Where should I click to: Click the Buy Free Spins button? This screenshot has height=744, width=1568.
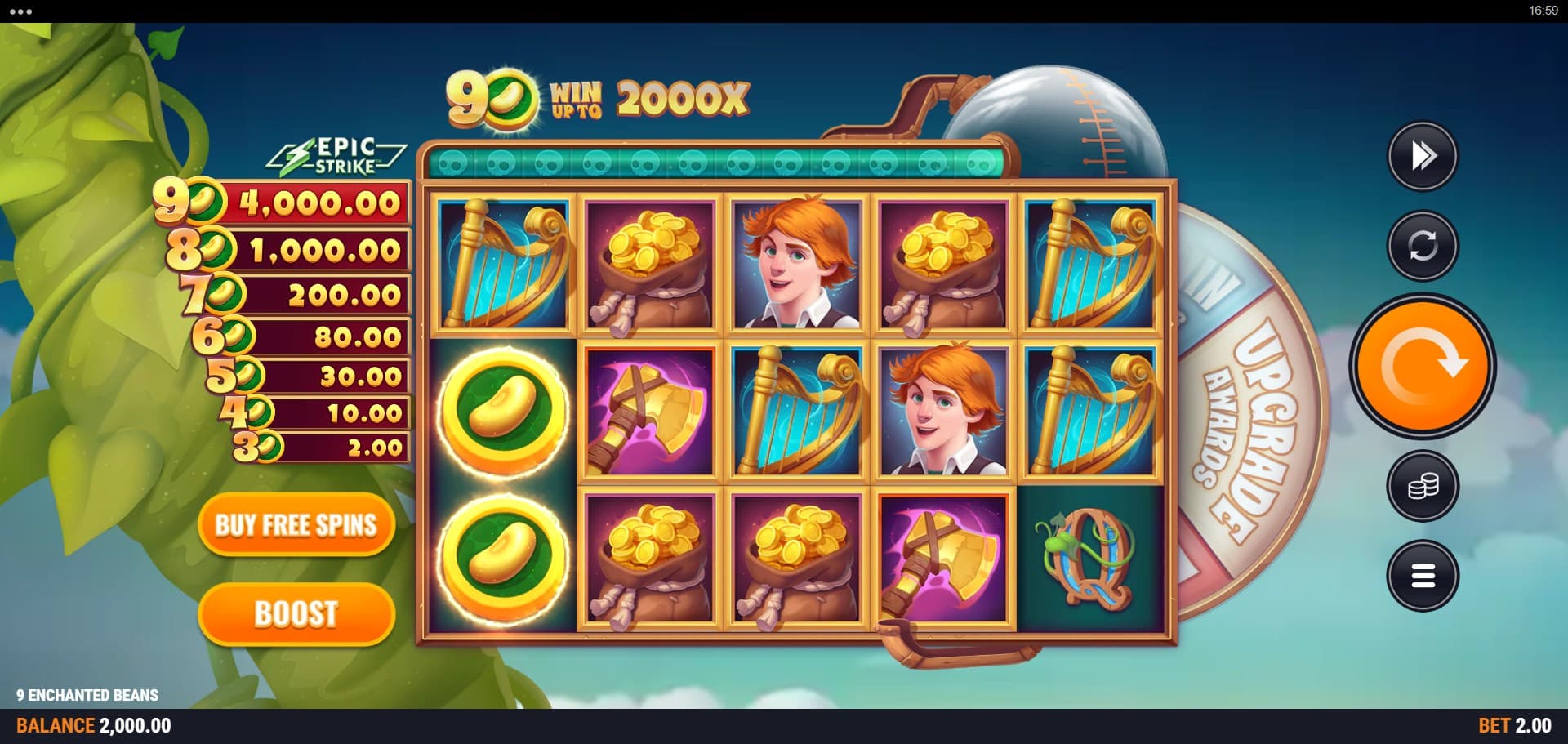point(296,525)
